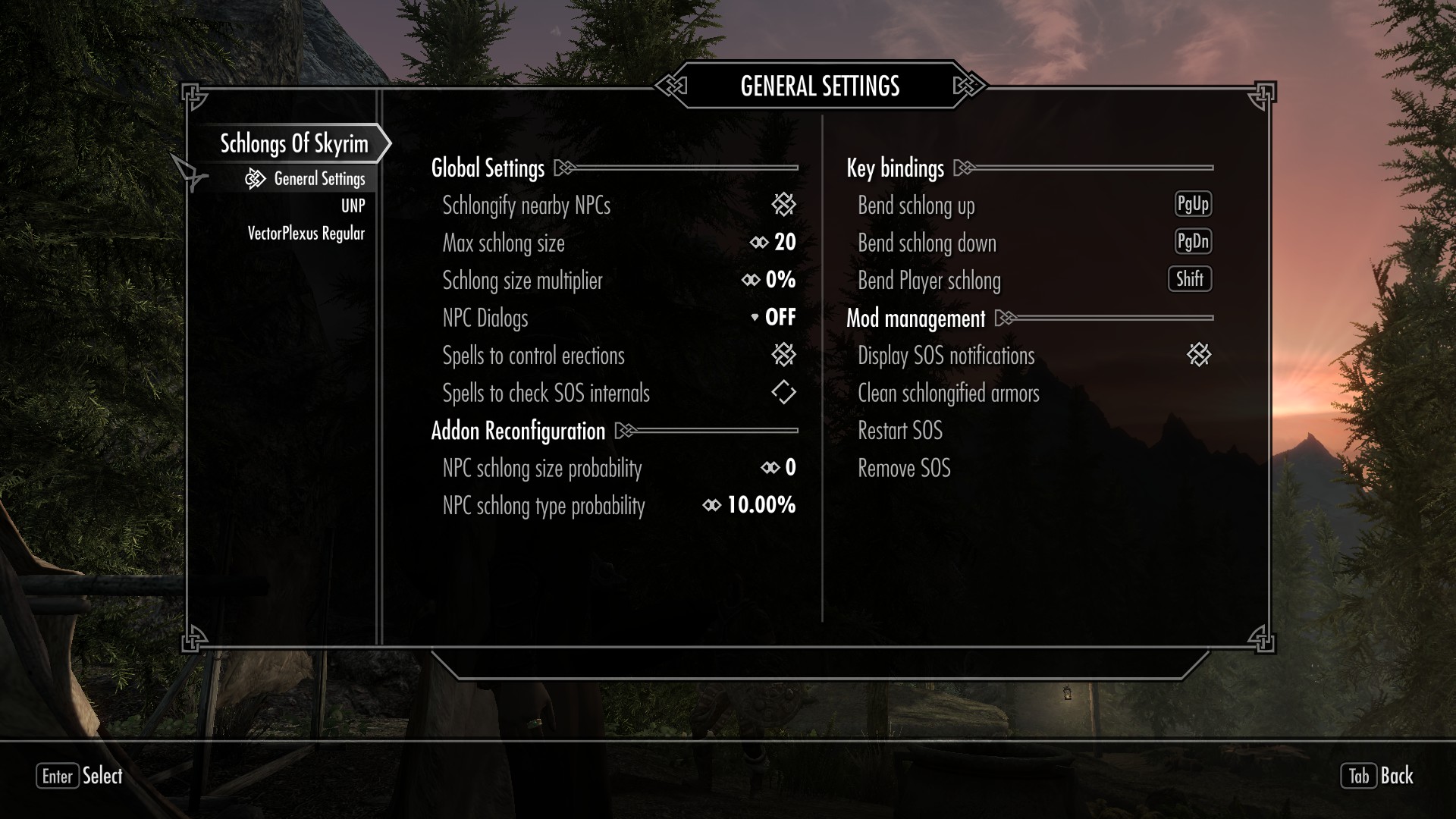Select the Schlongs Of Skyrim mod entry
The image size is (1456, 819).
click(x=293, y=143)
